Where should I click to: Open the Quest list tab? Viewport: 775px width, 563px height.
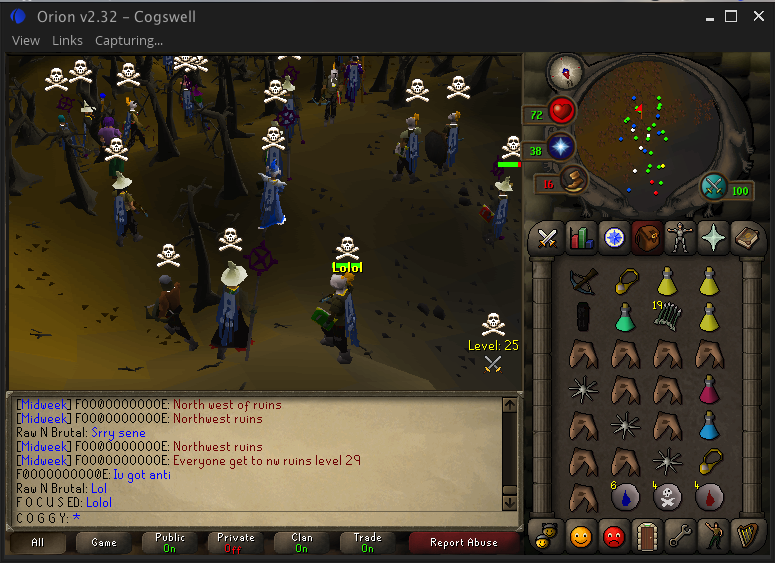[x=613, y=237]
